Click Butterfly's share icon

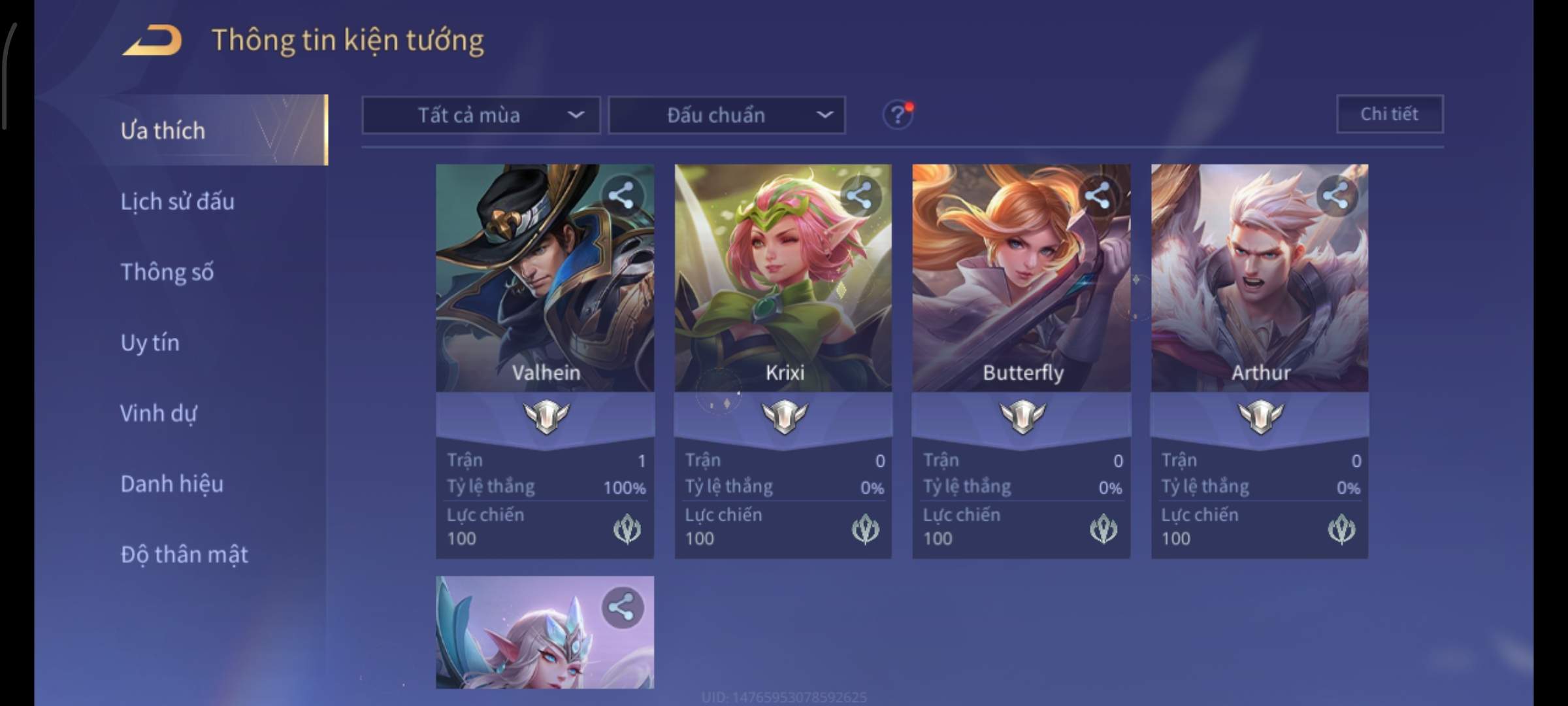[x=1098, y=195]
